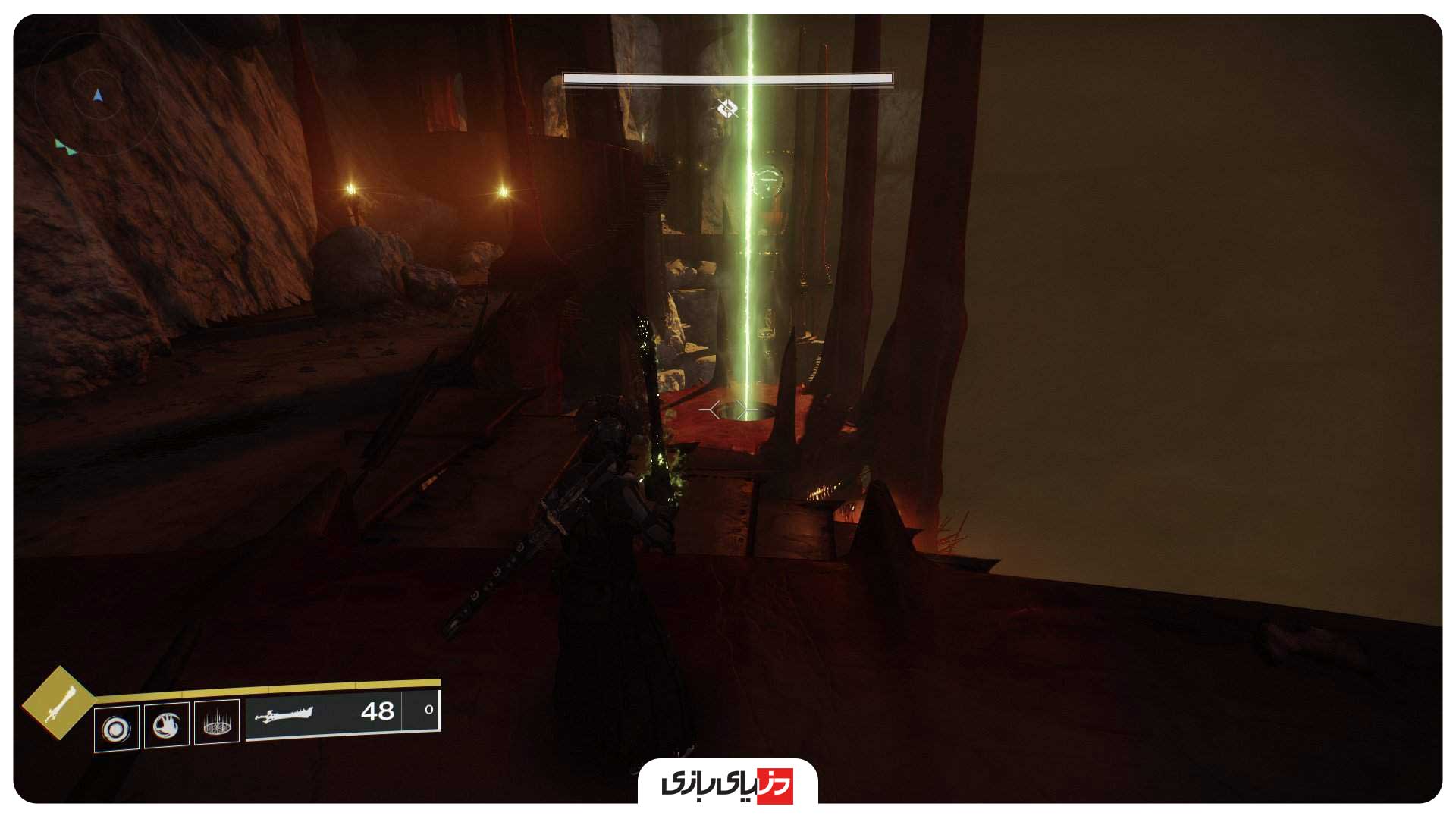
Task: Select the melee ability hand icon
Action: [x=166, y=726]
